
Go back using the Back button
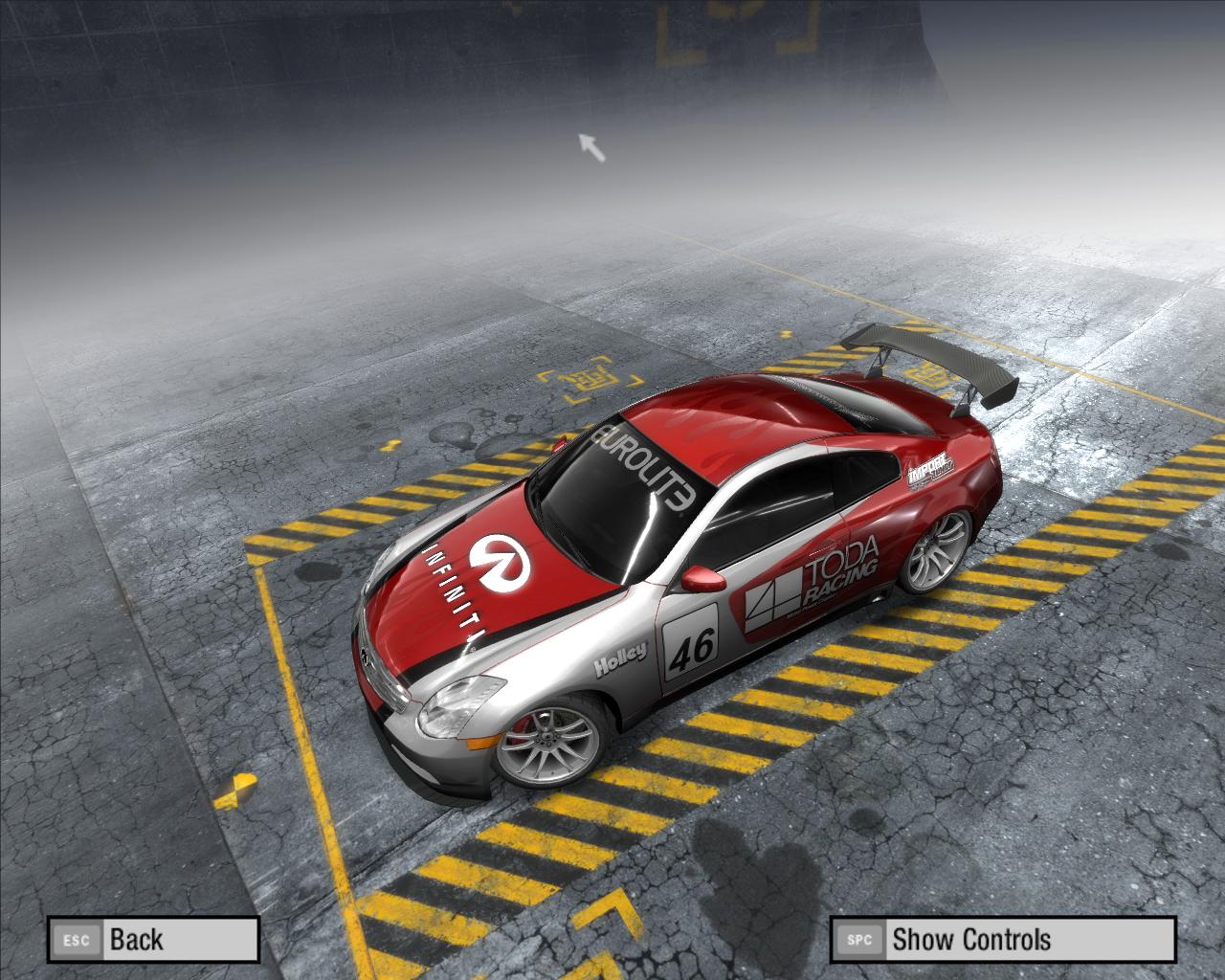153,939
